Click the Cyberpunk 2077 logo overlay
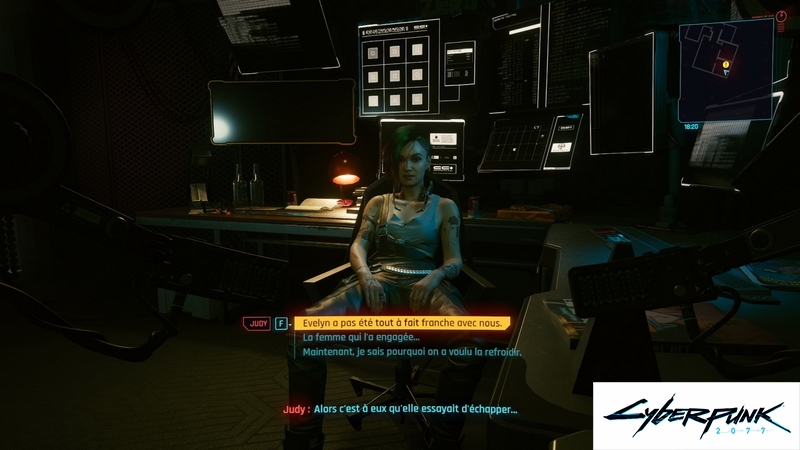Screen dimensions: 800x450 click(x=696, y=415)
